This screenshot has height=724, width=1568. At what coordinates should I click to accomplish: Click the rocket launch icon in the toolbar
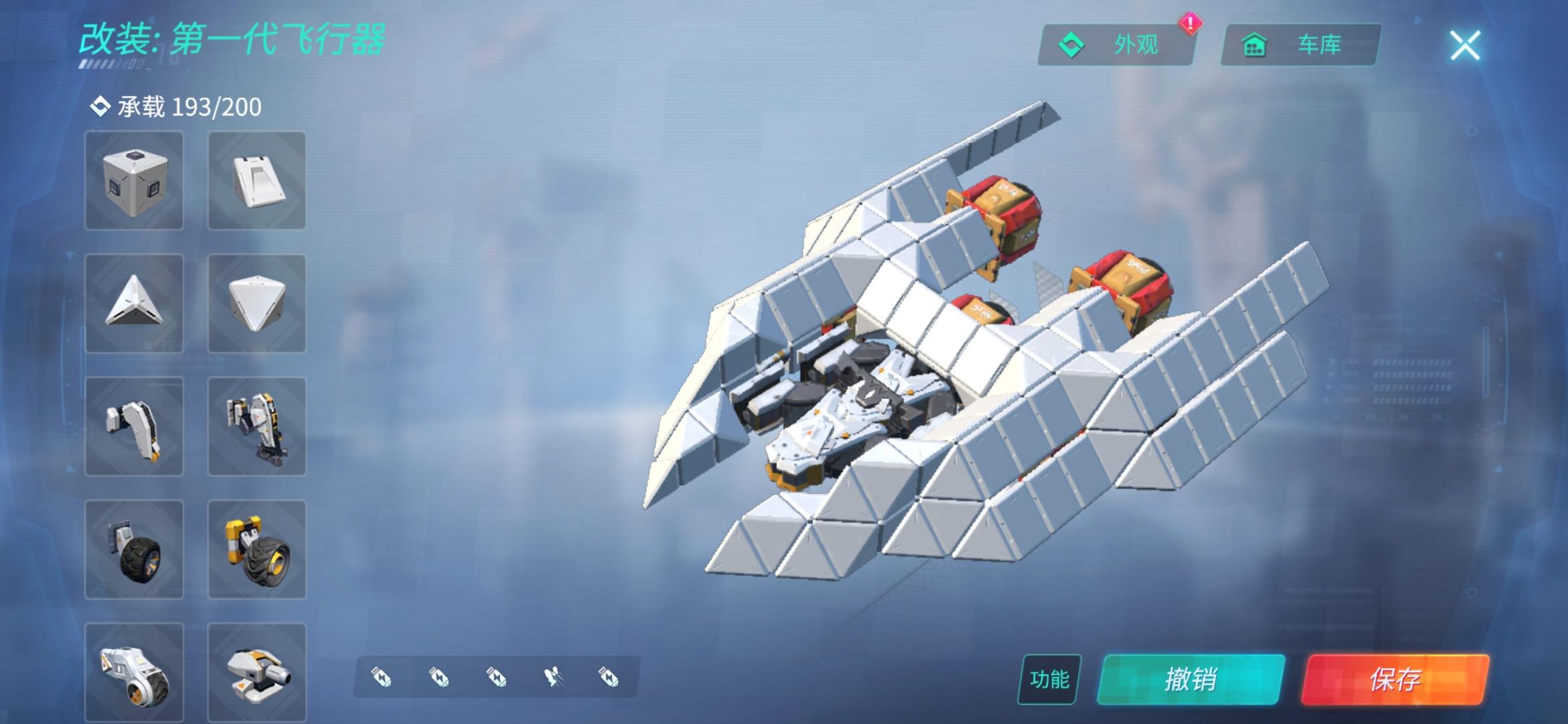tap(553, 678)
